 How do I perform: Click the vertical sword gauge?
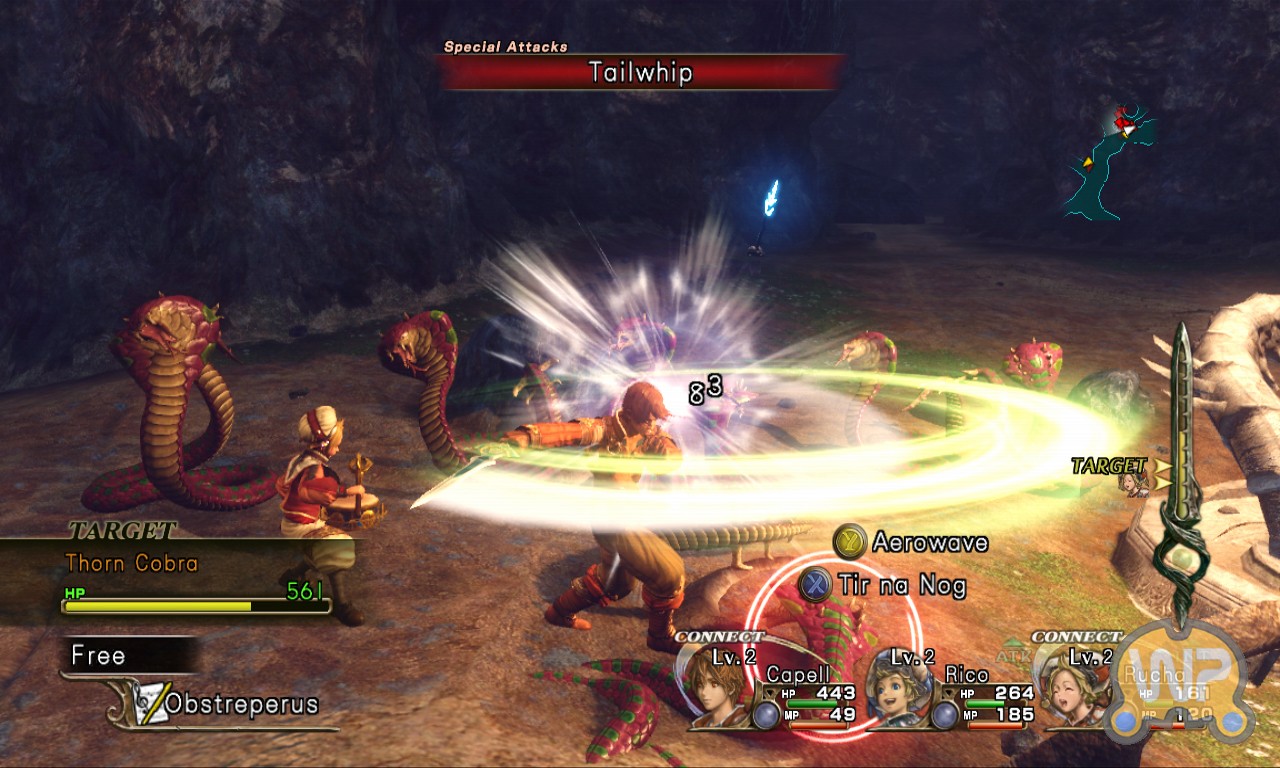pos(1183,470)
